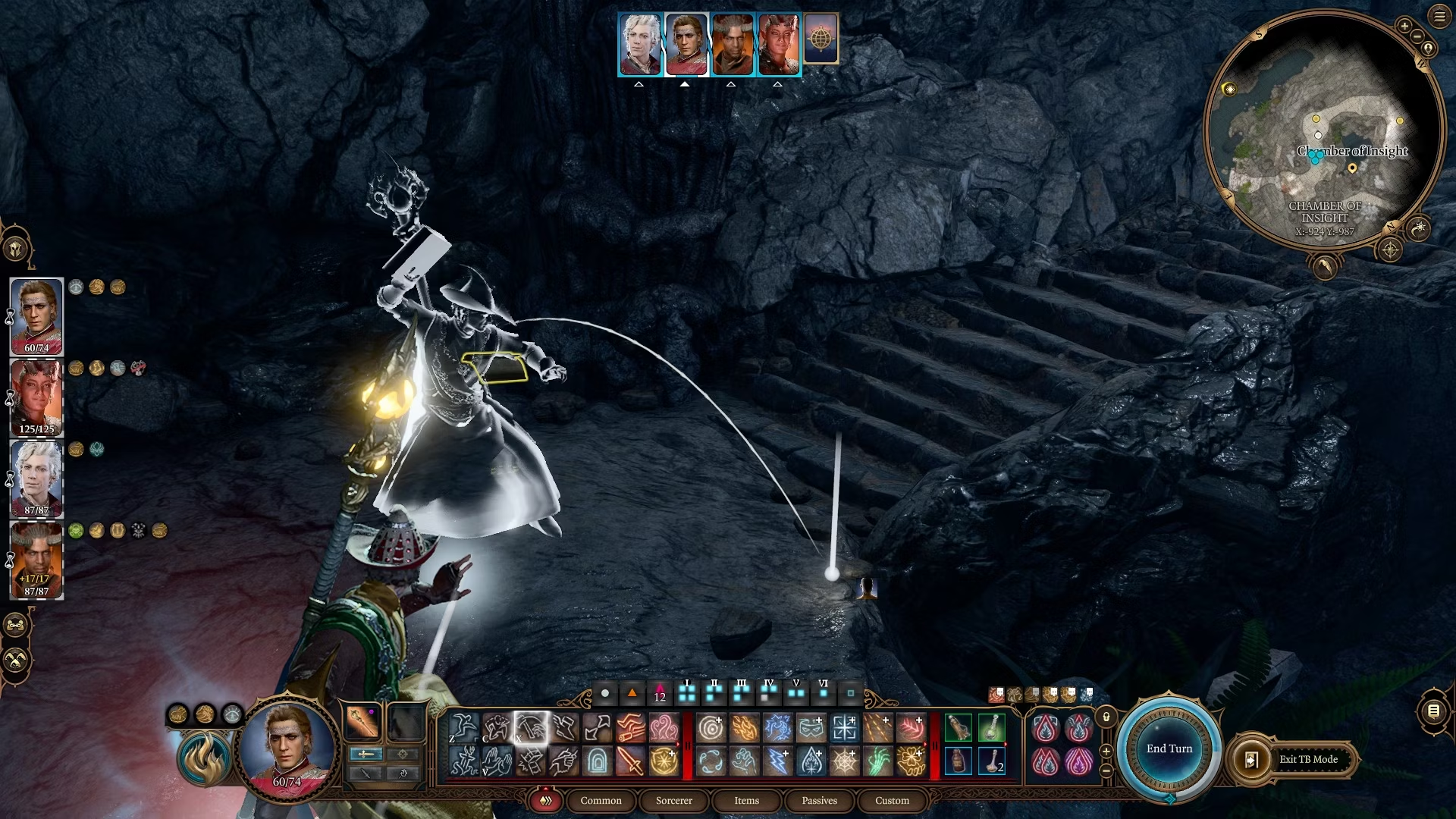Use the sword main-hand attack
The image size is (1456, 819).
(x=629, y=761)
